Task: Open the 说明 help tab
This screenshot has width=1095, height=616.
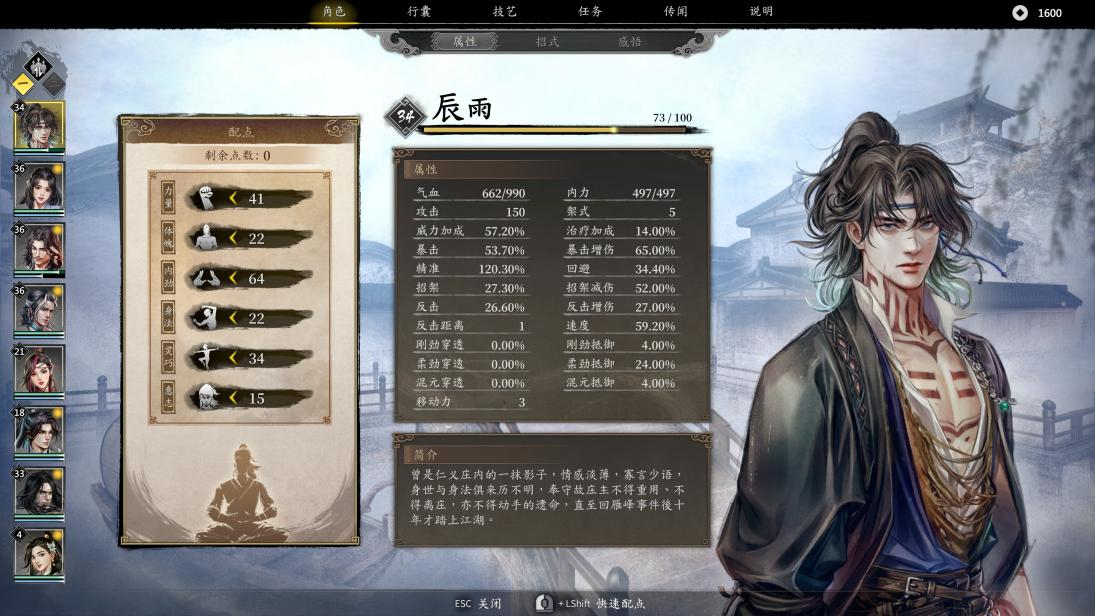Action: (761, 12)
